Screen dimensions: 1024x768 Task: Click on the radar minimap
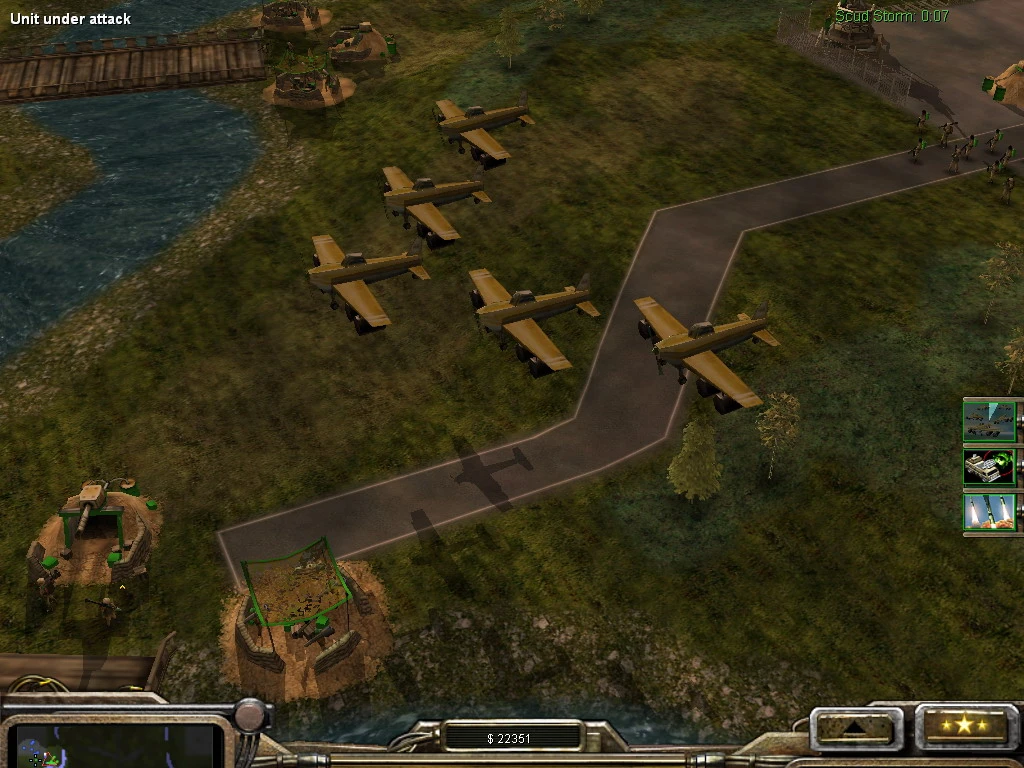118,746
